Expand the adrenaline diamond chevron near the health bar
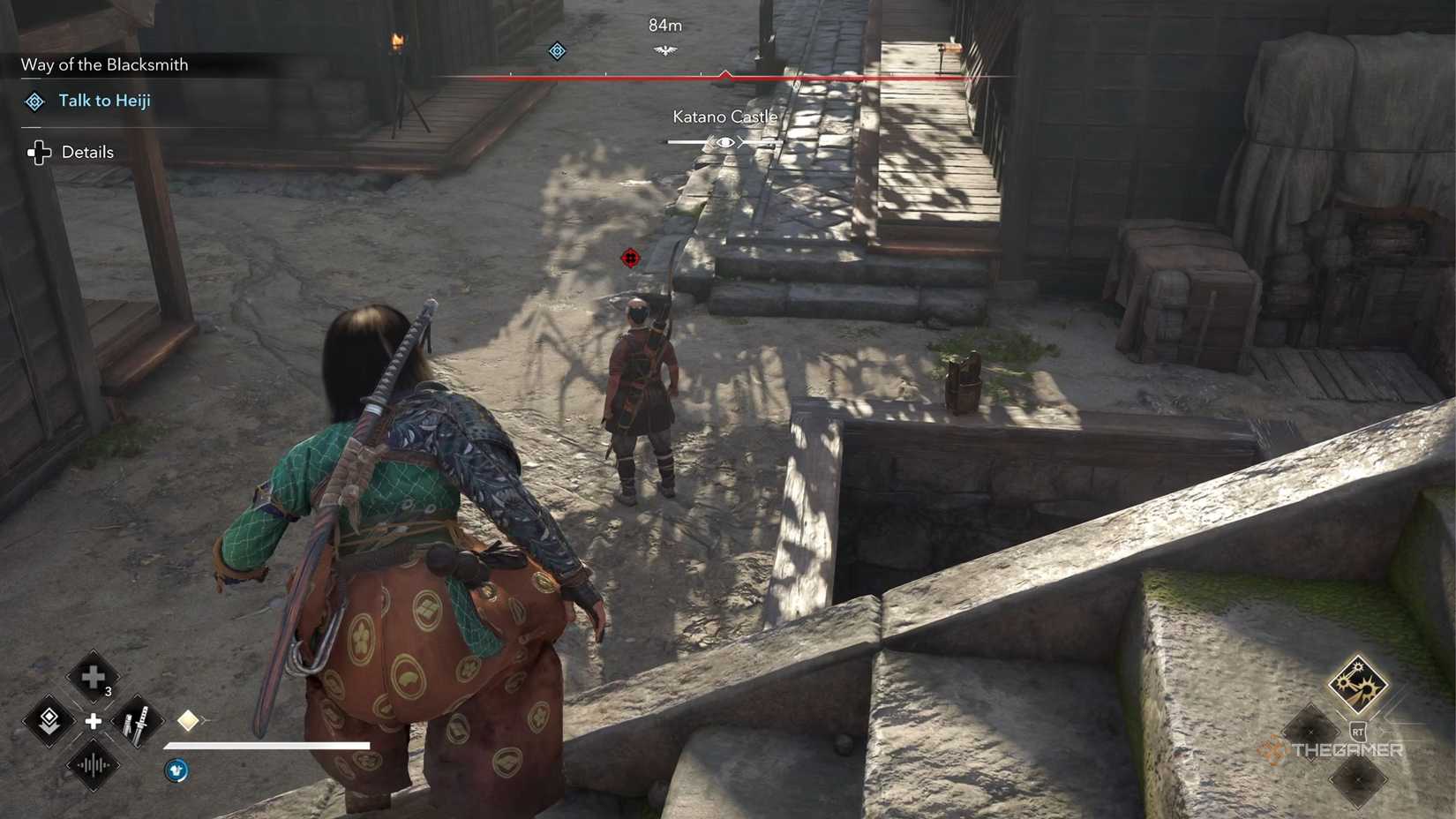 pos(189,719)
